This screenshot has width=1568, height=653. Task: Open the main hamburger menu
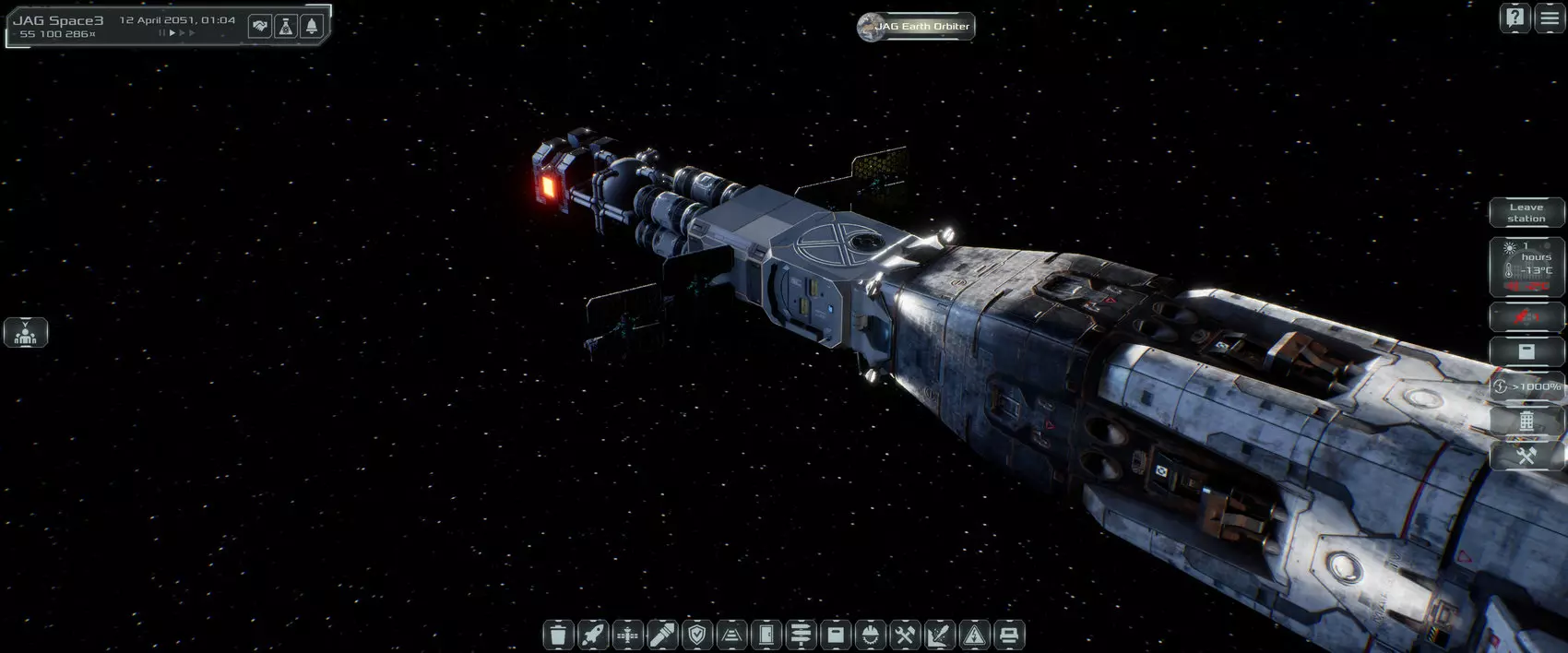[1550, 18]
